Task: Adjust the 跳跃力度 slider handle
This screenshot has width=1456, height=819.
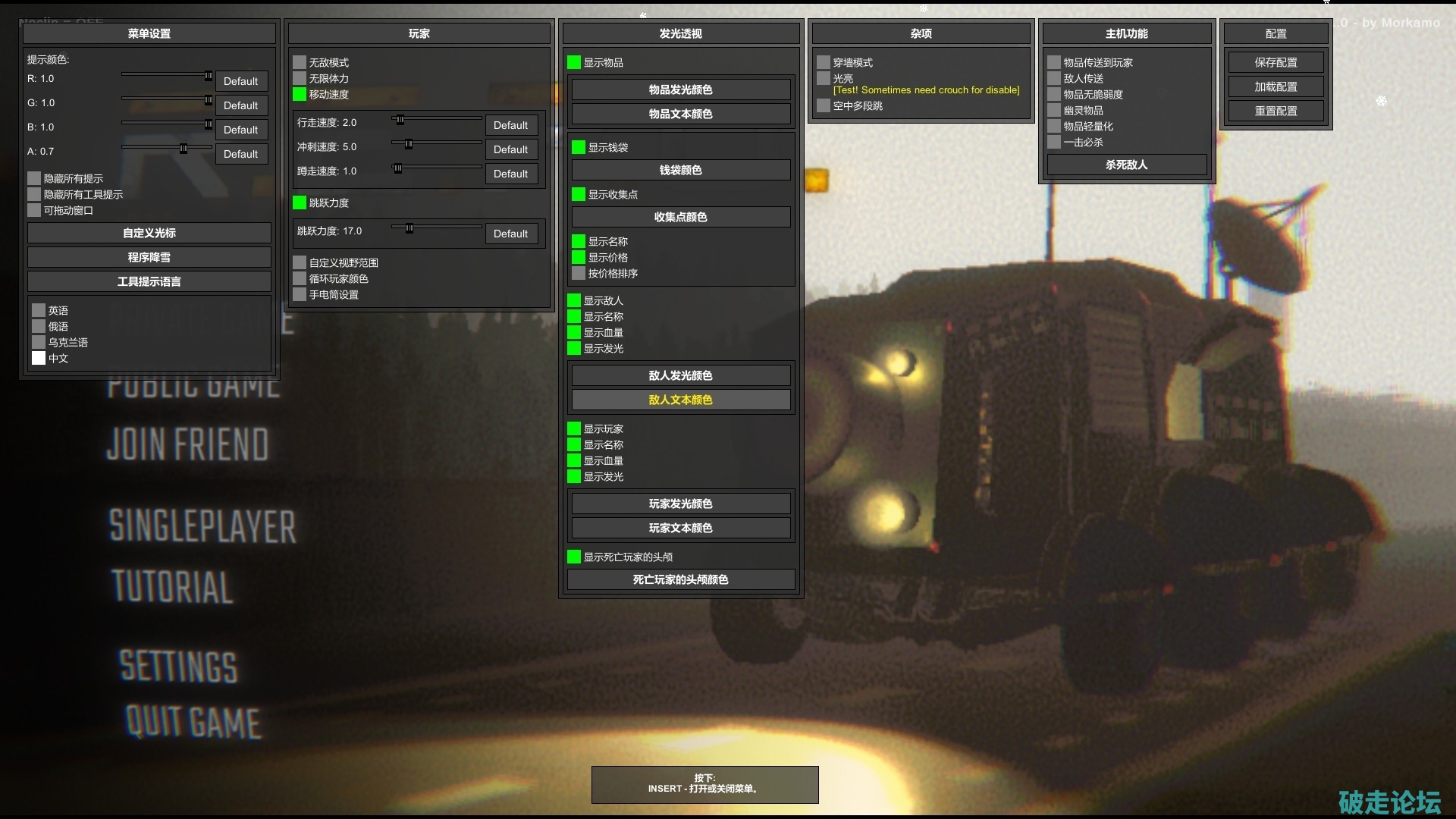Action: (409, 228)
